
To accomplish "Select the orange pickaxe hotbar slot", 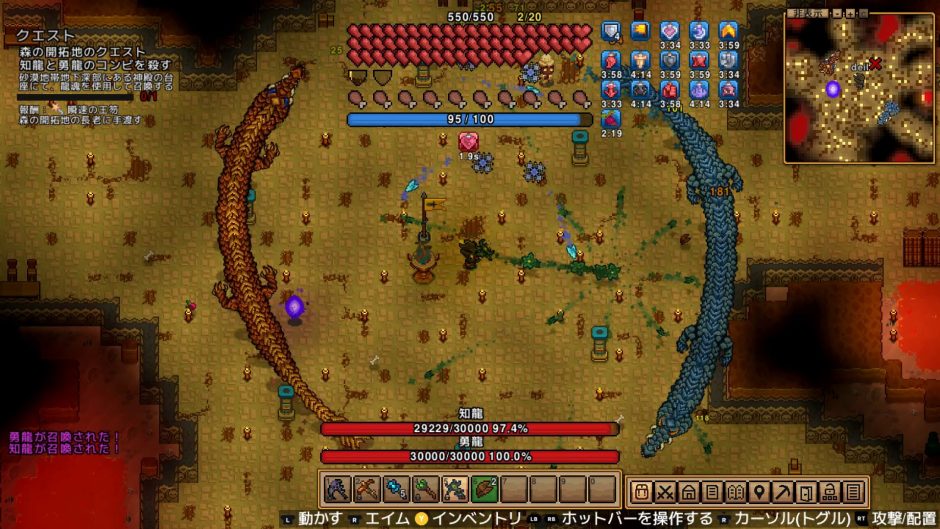I will (366, 490).
